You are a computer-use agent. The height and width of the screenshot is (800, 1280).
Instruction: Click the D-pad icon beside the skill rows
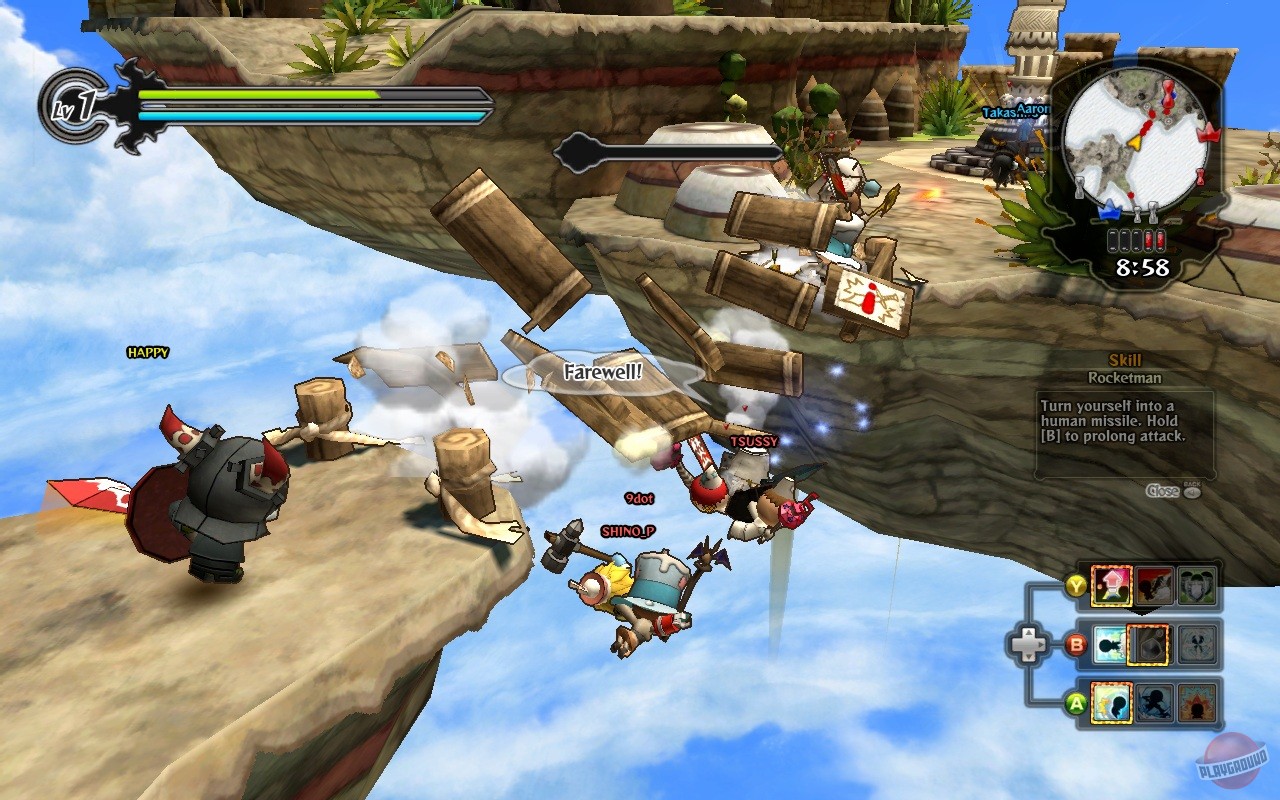(x=1030, y=644)
